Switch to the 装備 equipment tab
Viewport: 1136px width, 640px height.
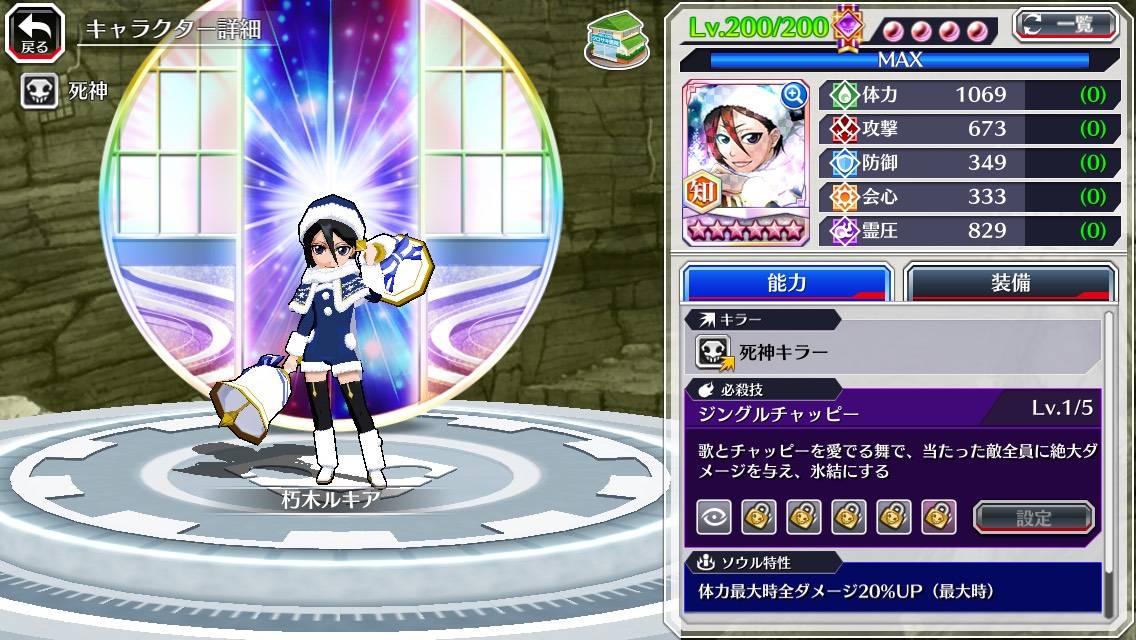(1010, 283)
